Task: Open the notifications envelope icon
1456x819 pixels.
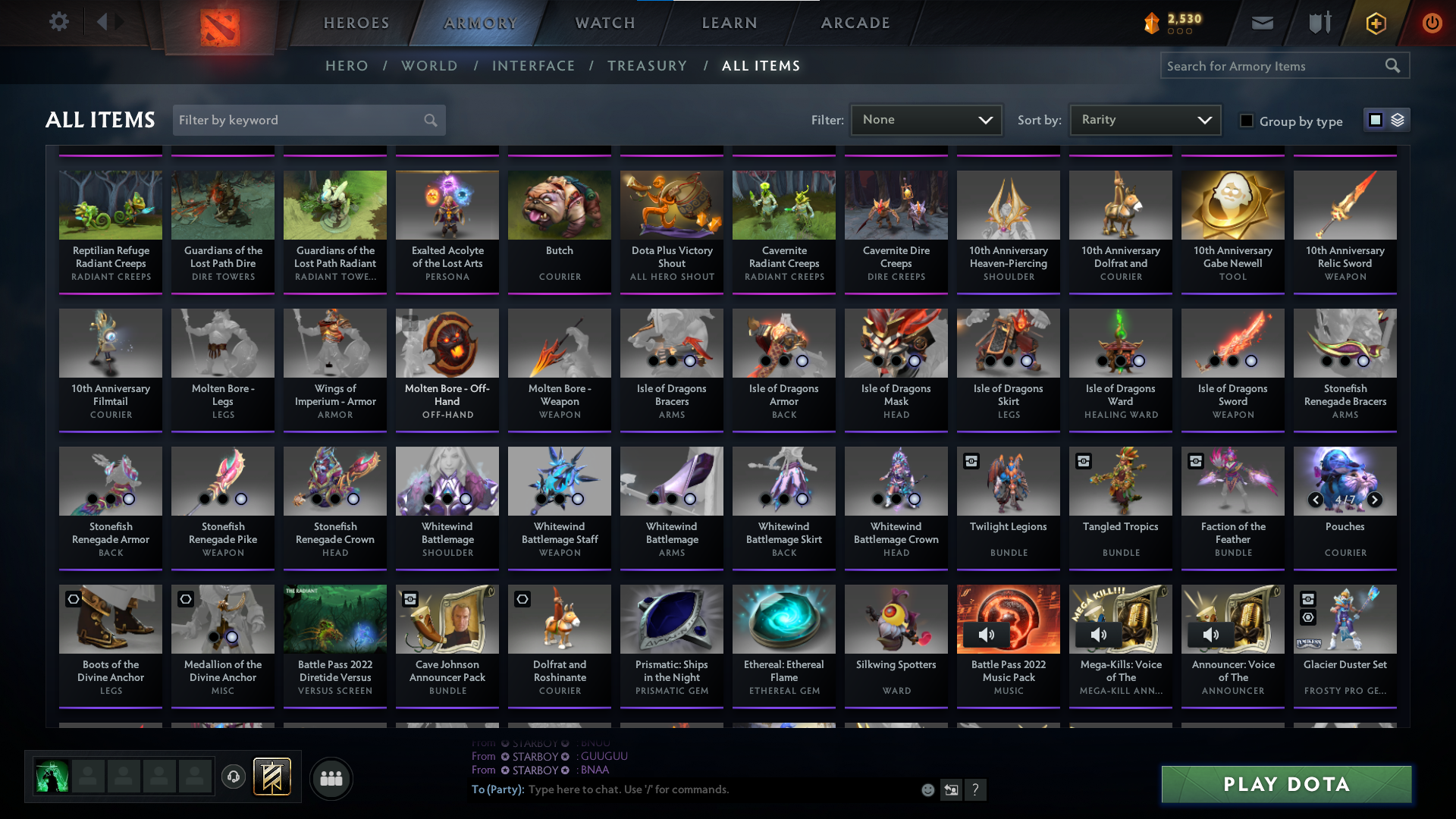Action: [x=1261, y=23]
